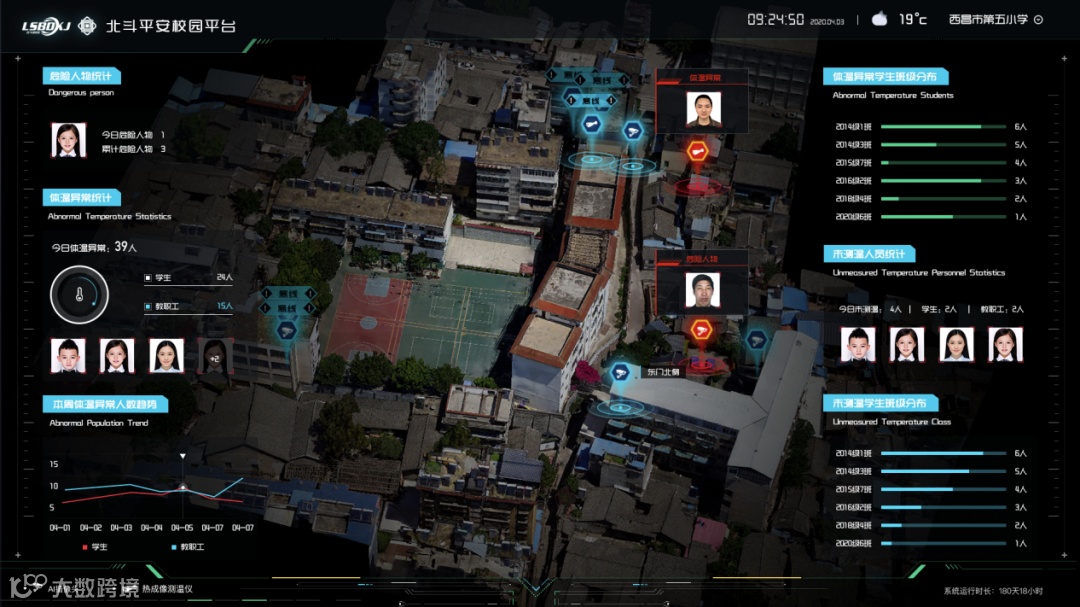
Task: Toggle the 教职工 legend entry in trend chart
Action: [188, 547]
